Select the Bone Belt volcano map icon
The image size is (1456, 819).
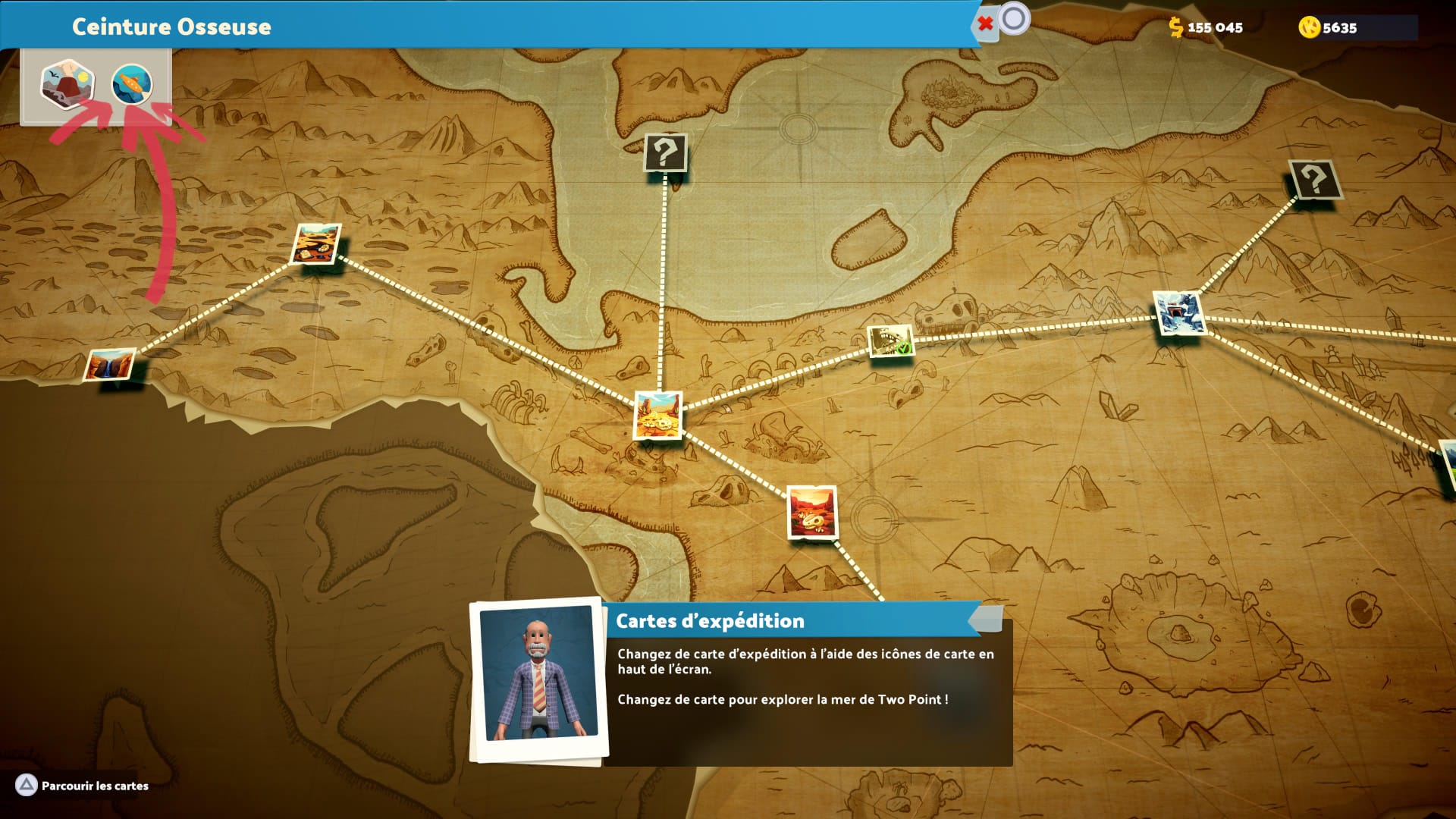pos(67,83)
